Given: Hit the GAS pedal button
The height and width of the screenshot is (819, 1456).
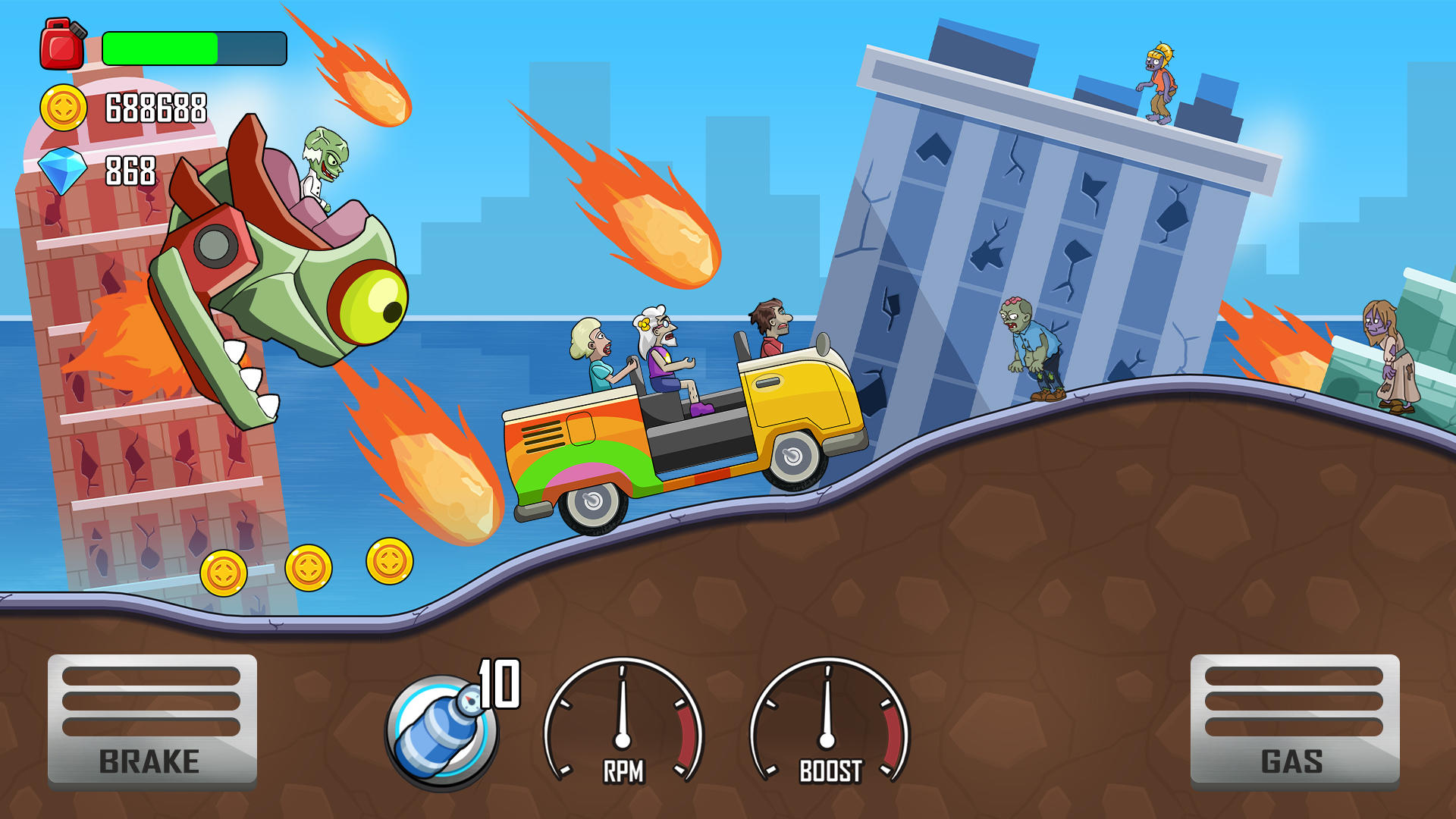Looking at the screenshot, I should click(x=1294, y=721).
